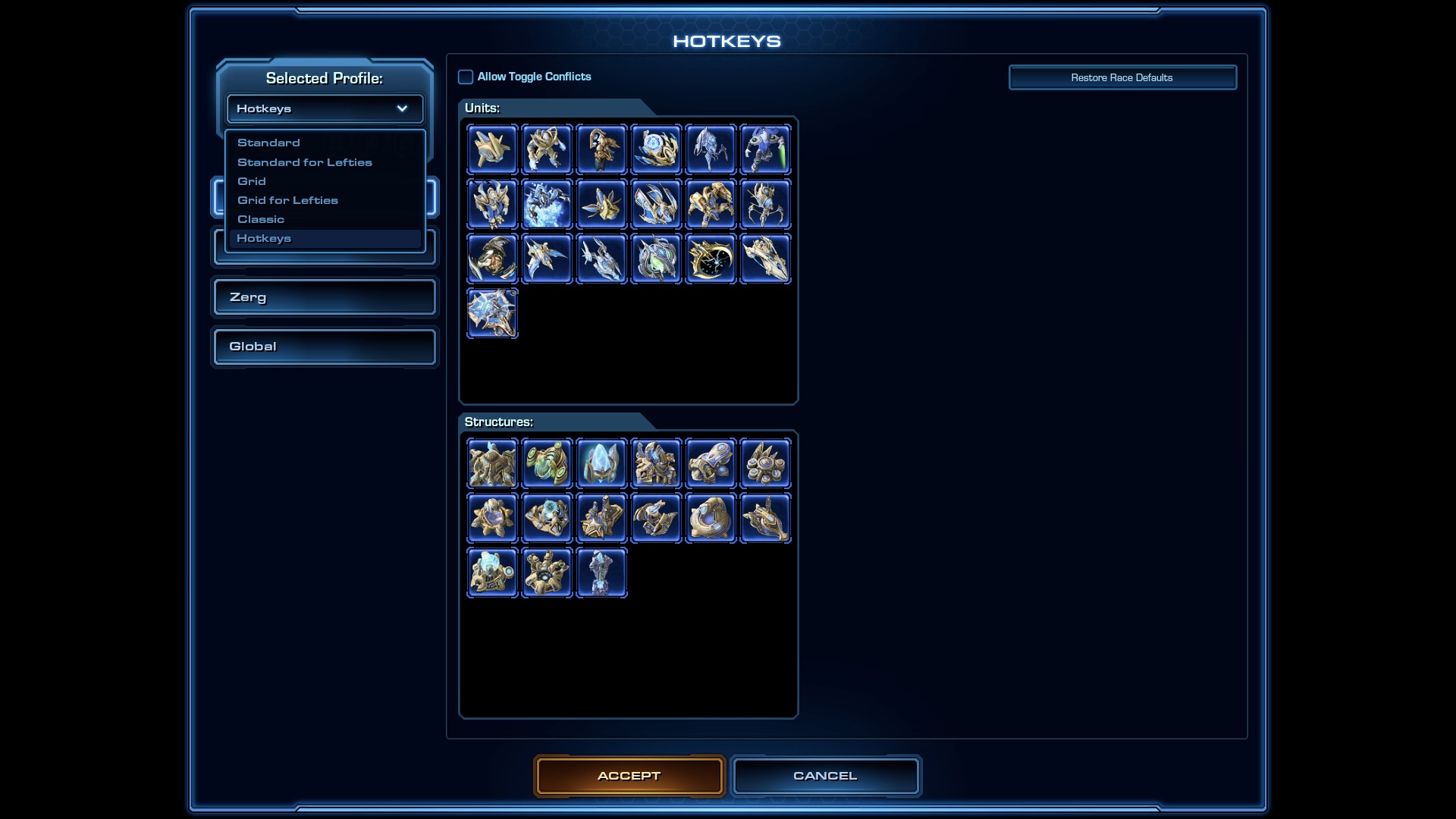This screenshot has width=1456, height=819.
Task: Choose Grid for Lefties from the list
Action: (x=287, y=200)
